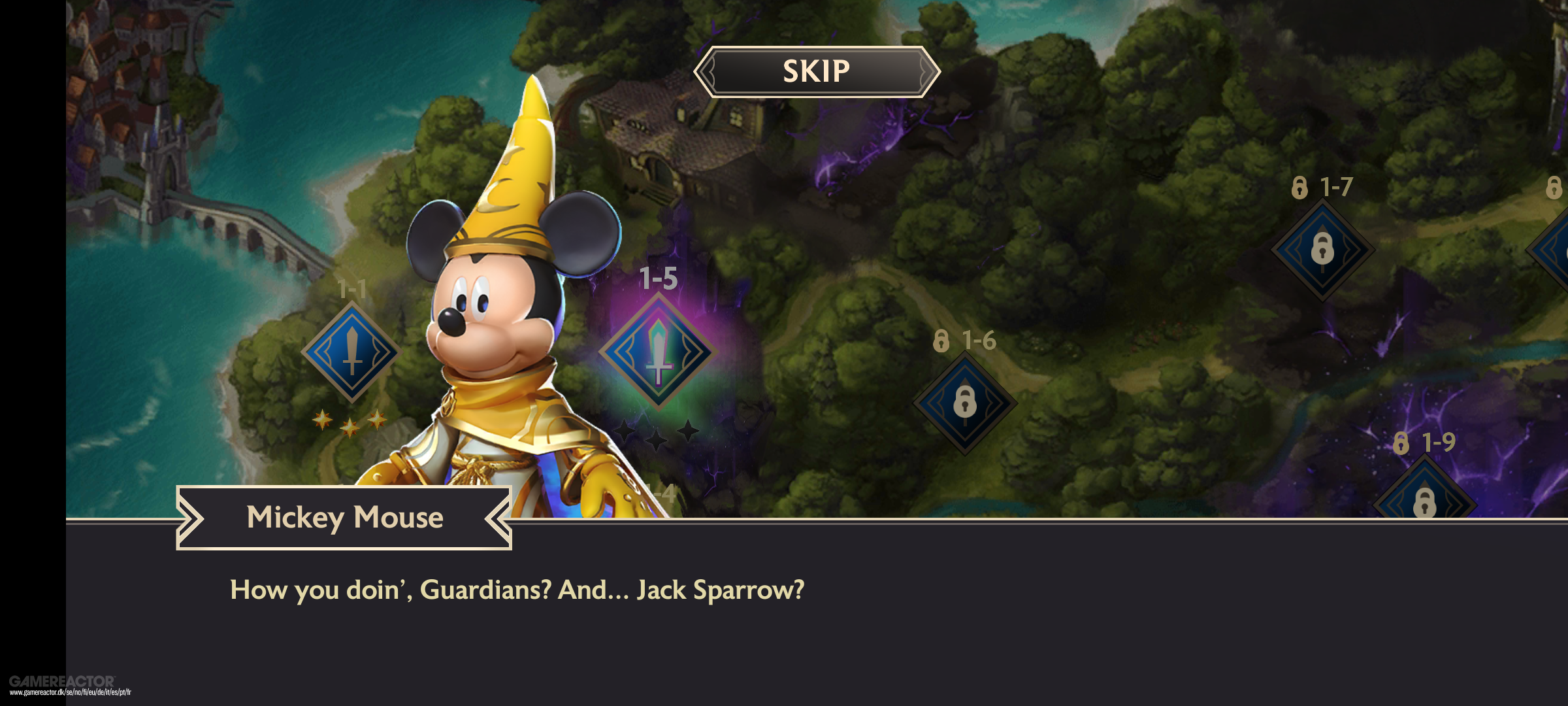Select stage 1-5 sword node
Viewport: 1568px width, 706px height.
tap(659, 352)
